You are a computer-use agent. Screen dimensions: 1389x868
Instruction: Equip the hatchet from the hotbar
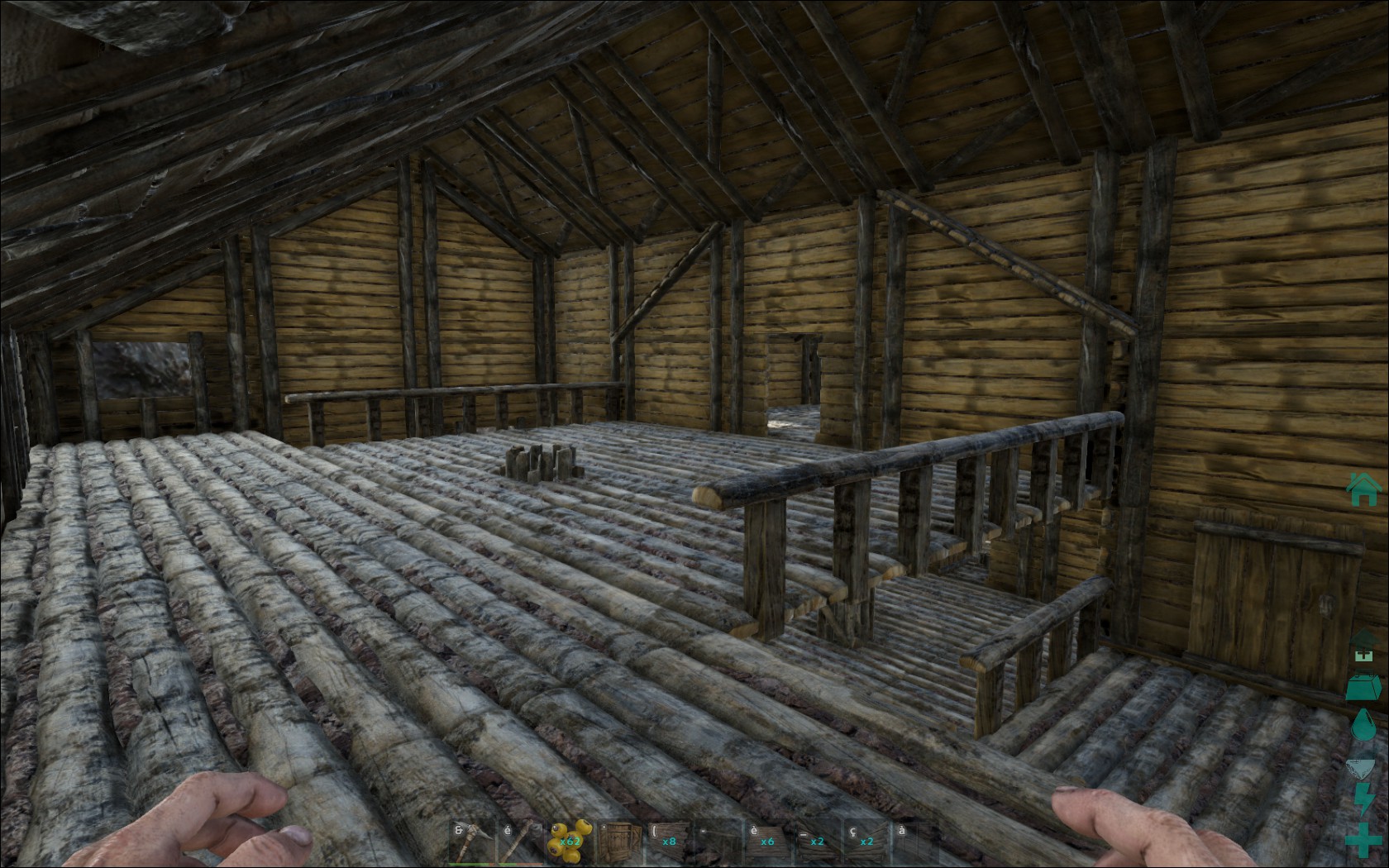point(522,842)
